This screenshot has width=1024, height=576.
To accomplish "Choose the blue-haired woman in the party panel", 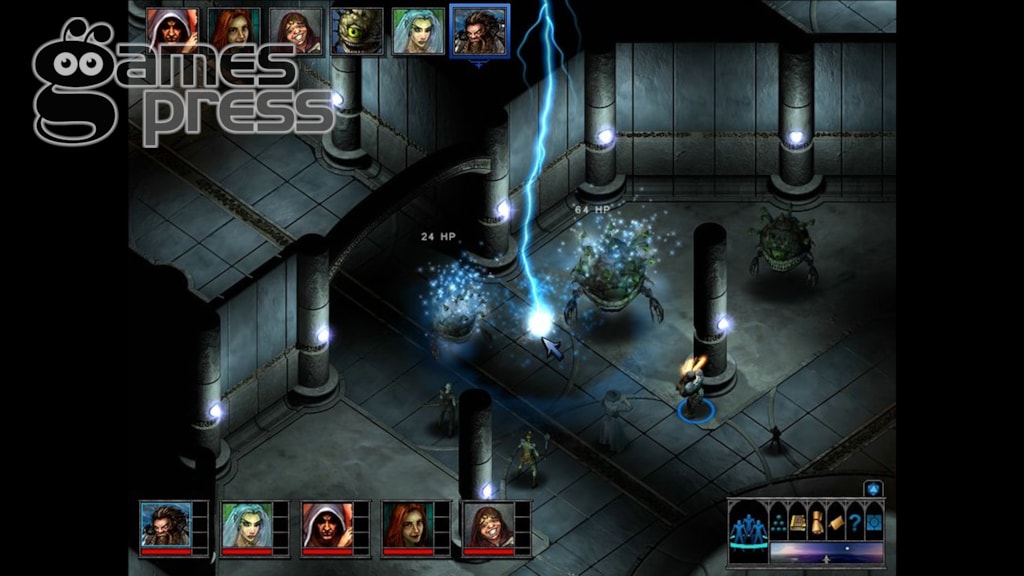I will (246, 525).
